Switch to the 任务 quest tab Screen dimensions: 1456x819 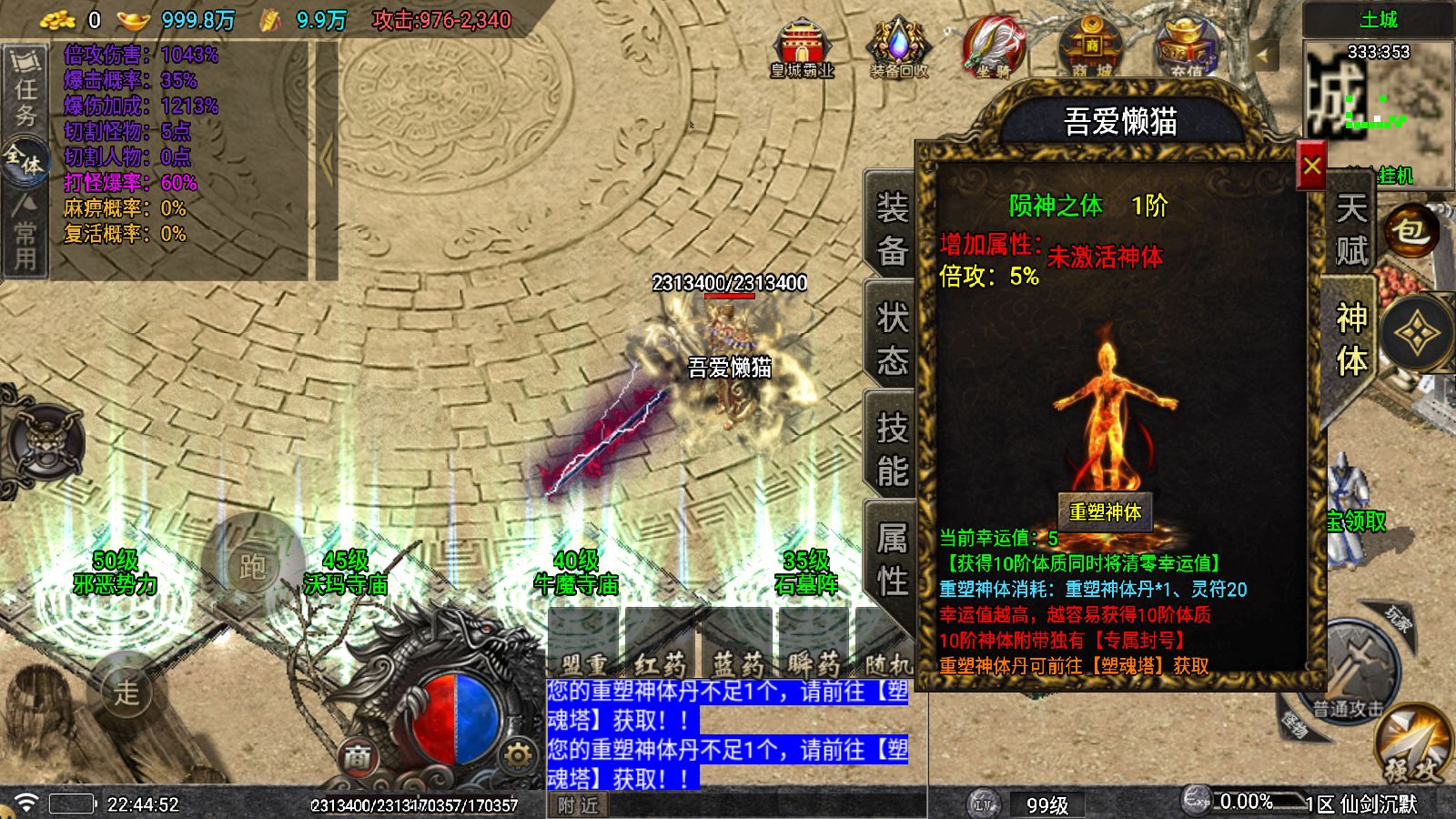(25, 89)
